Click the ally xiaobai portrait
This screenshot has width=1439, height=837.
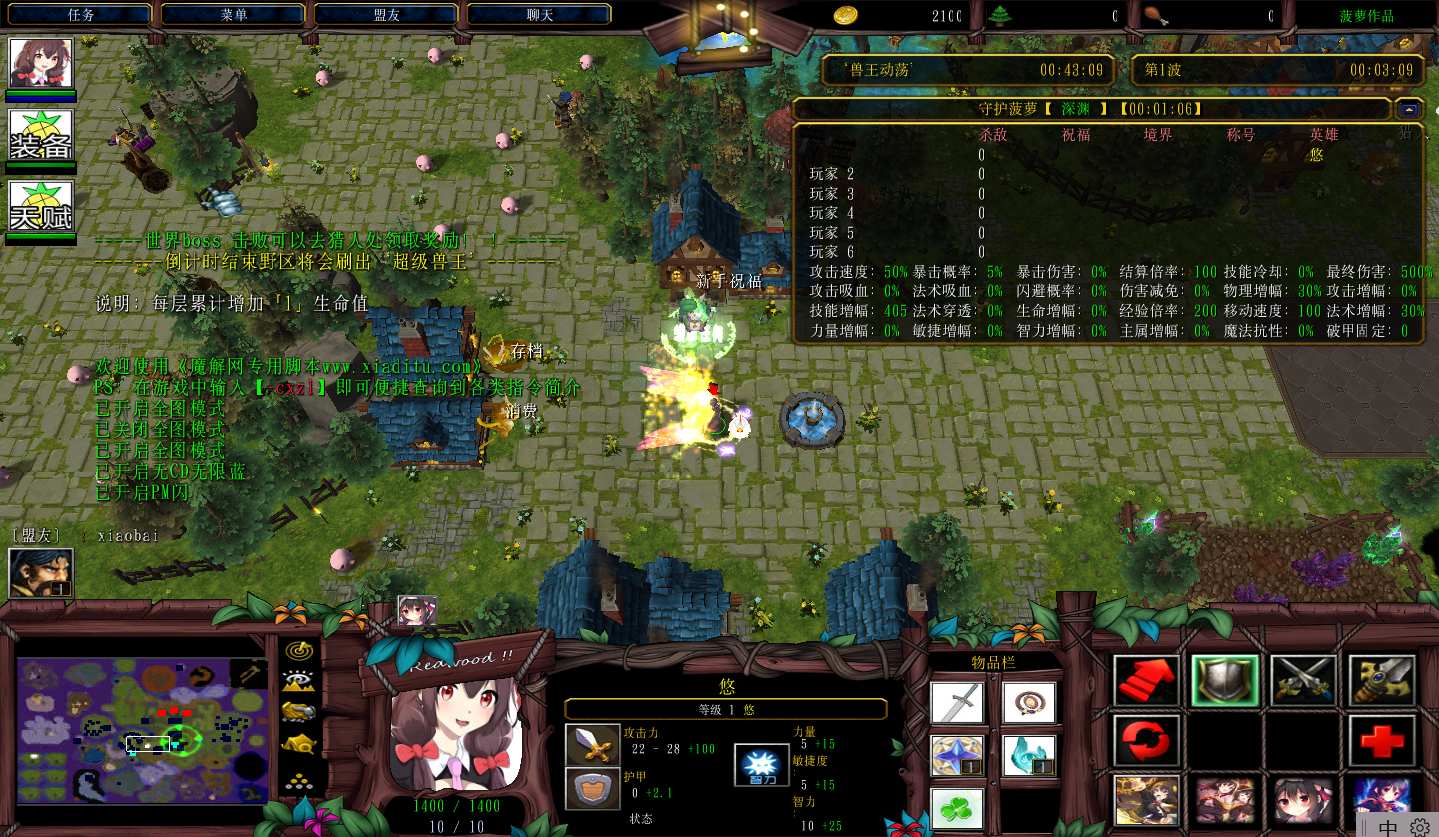[41, 573]
